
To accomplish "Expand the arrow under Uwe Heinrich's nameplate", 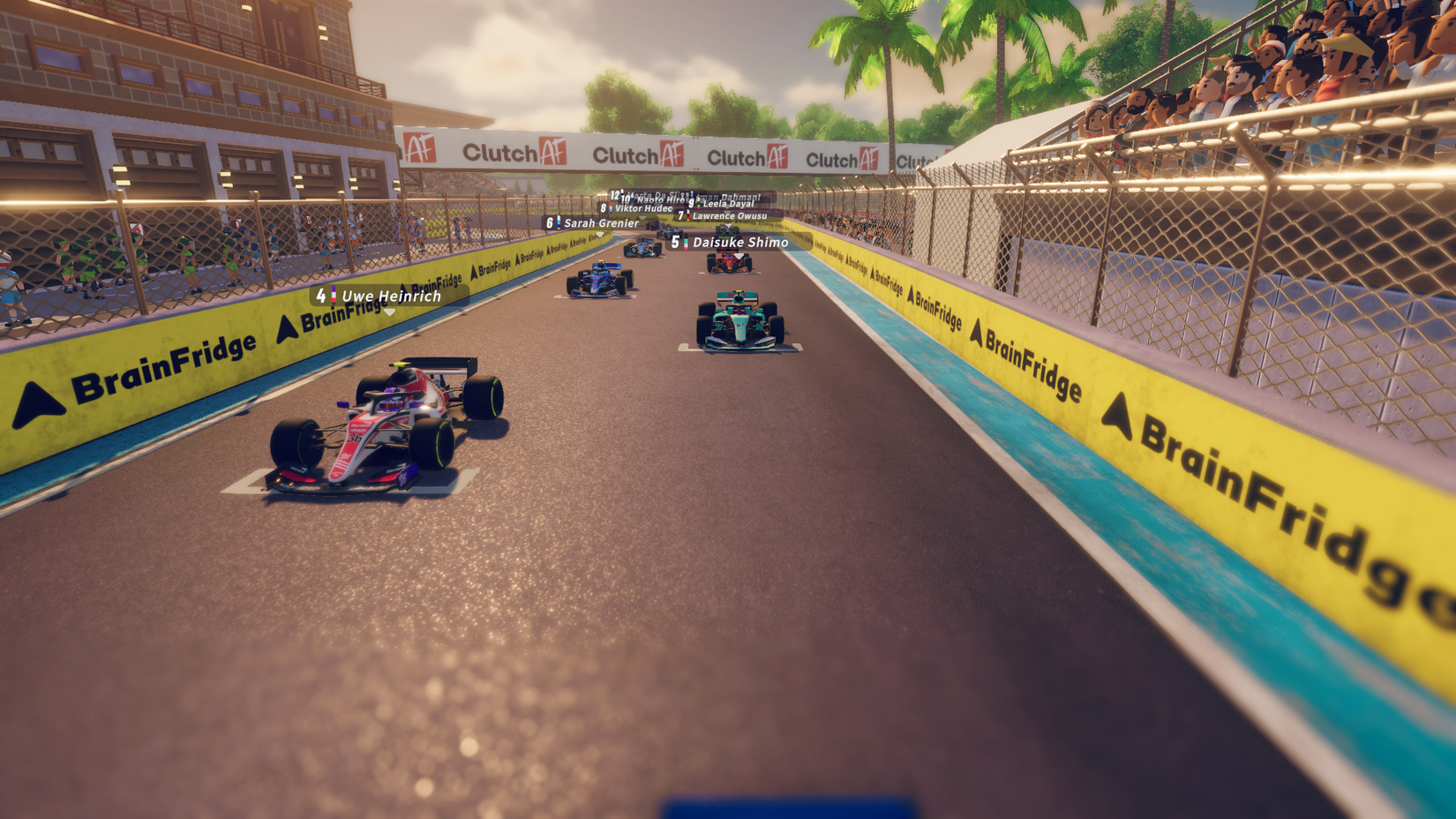I will (x=389, y=312).
